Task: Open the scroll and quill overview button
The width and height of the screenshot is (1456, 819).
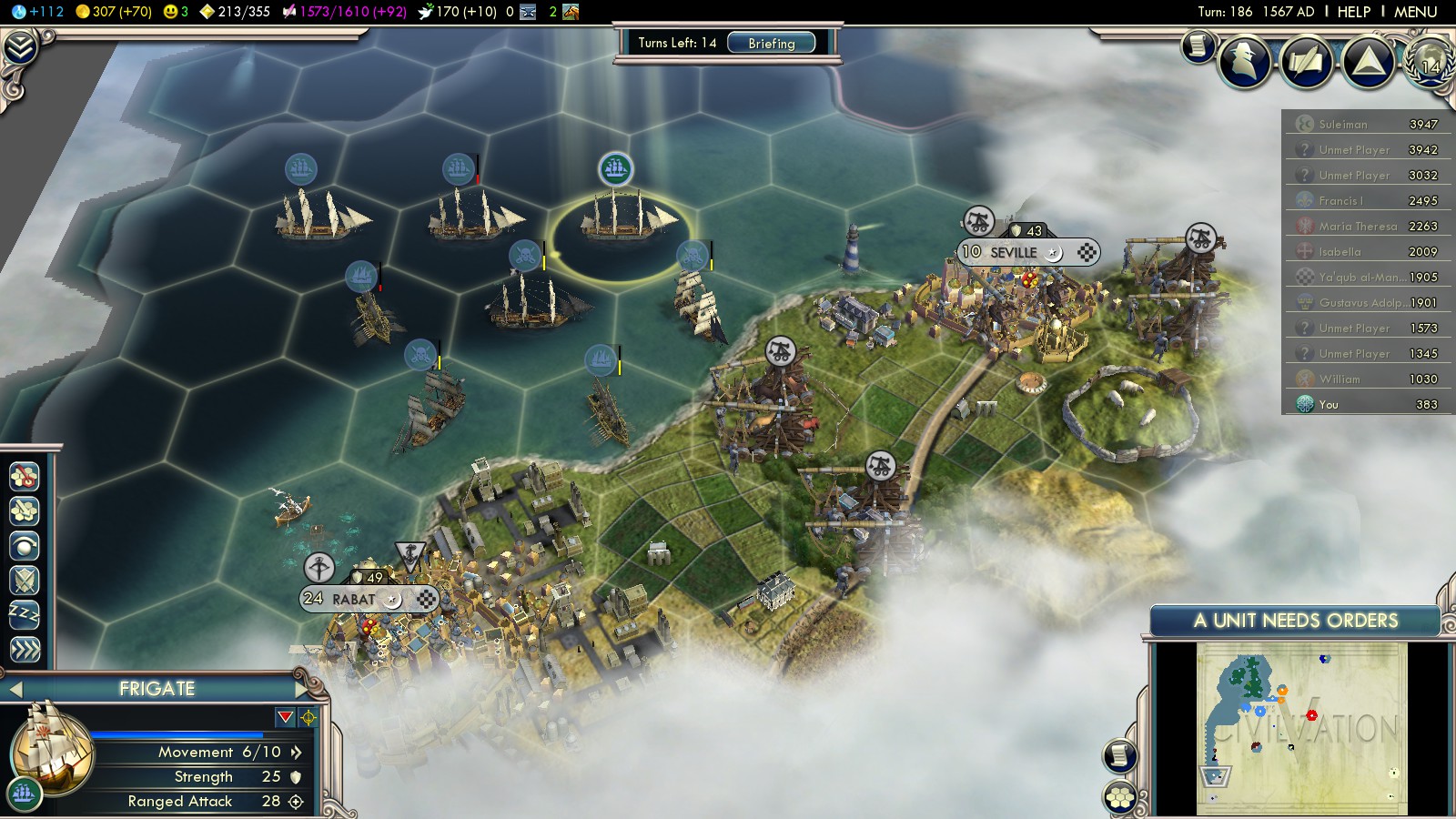Action: click(x=1306, y=62)
